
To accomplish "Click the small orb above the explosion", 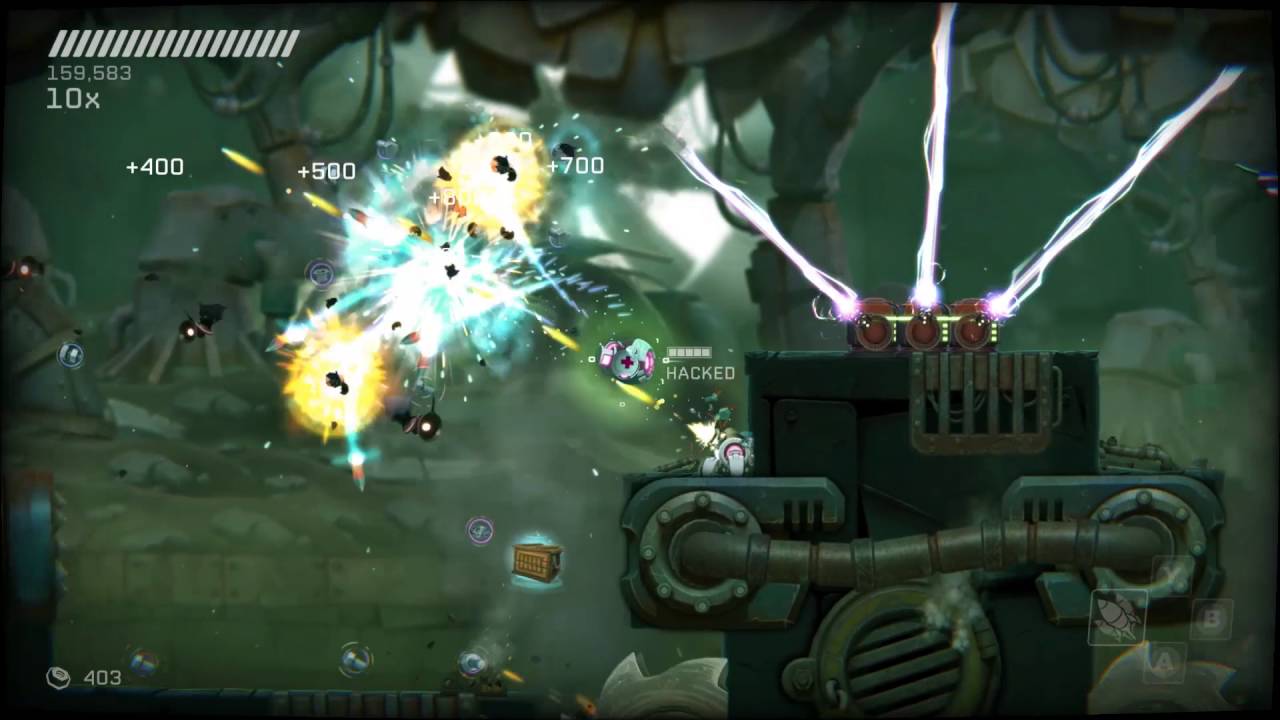I will point(321,271).
